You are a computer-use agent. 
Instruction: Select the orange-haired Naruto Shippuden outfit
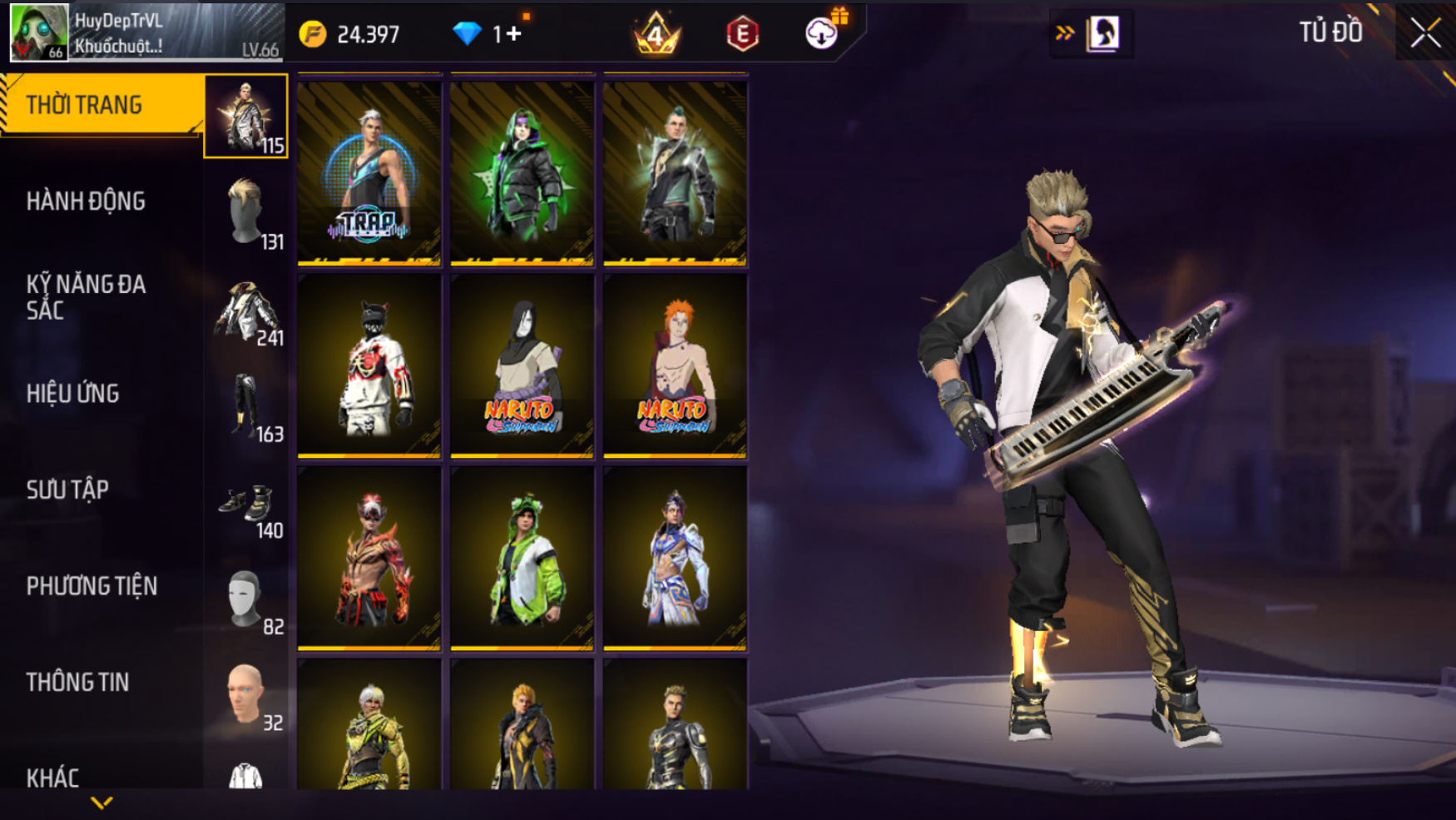pos(675,366)
